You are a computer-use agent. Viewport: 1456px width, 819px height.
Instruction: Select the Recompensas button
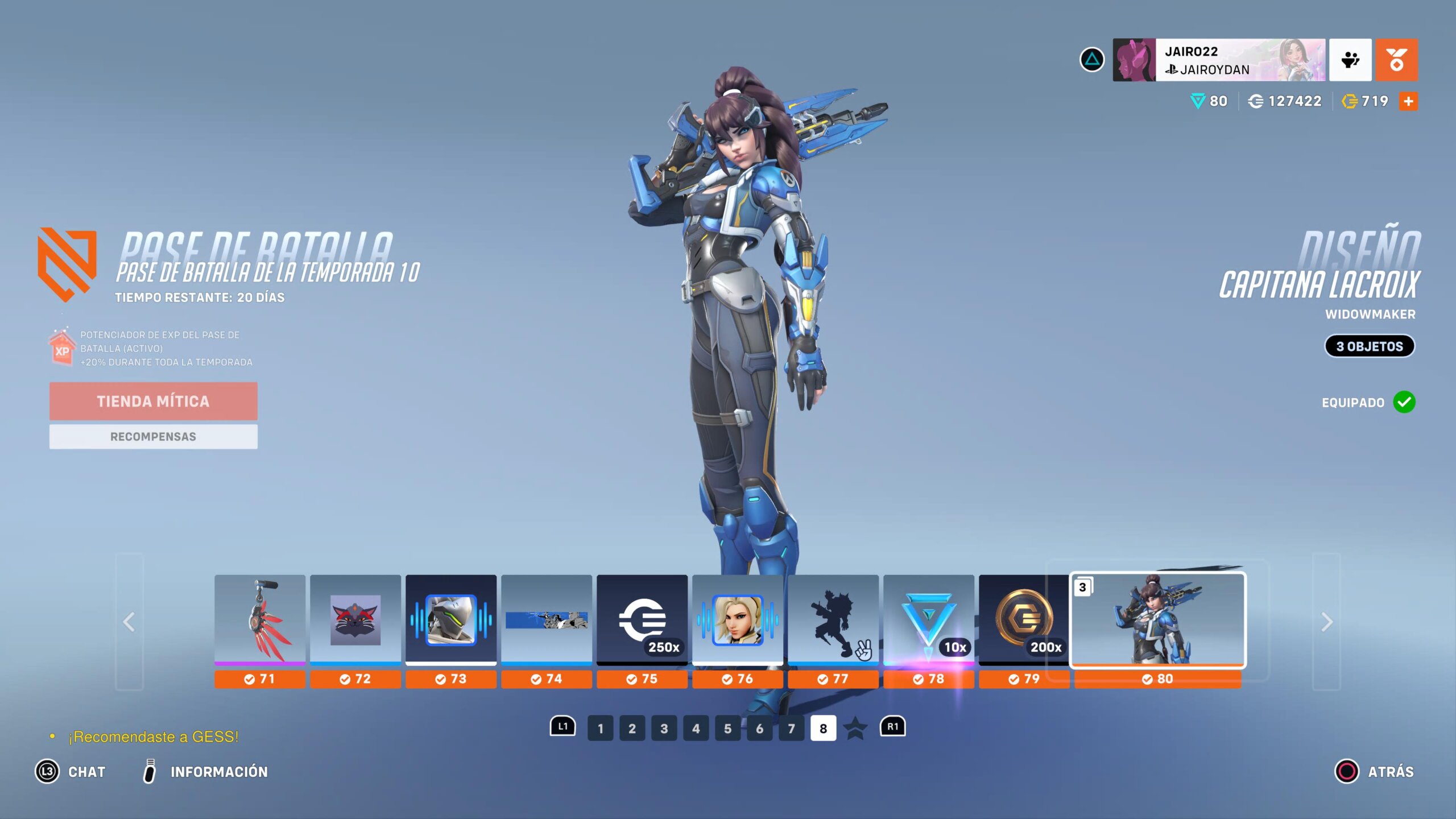pyautogui.click(x=153, y=436)
